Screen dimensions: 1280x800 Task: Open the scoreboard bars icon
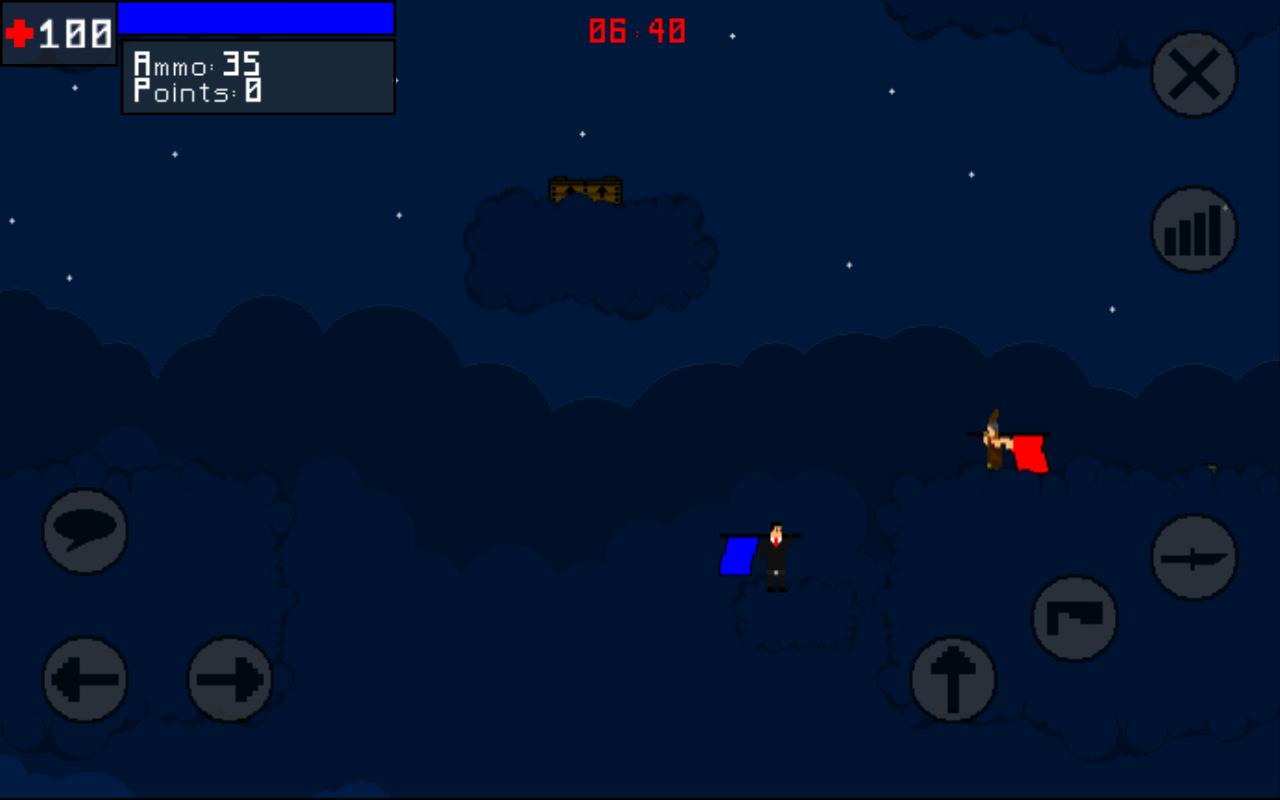click(x=1194, y=230)
